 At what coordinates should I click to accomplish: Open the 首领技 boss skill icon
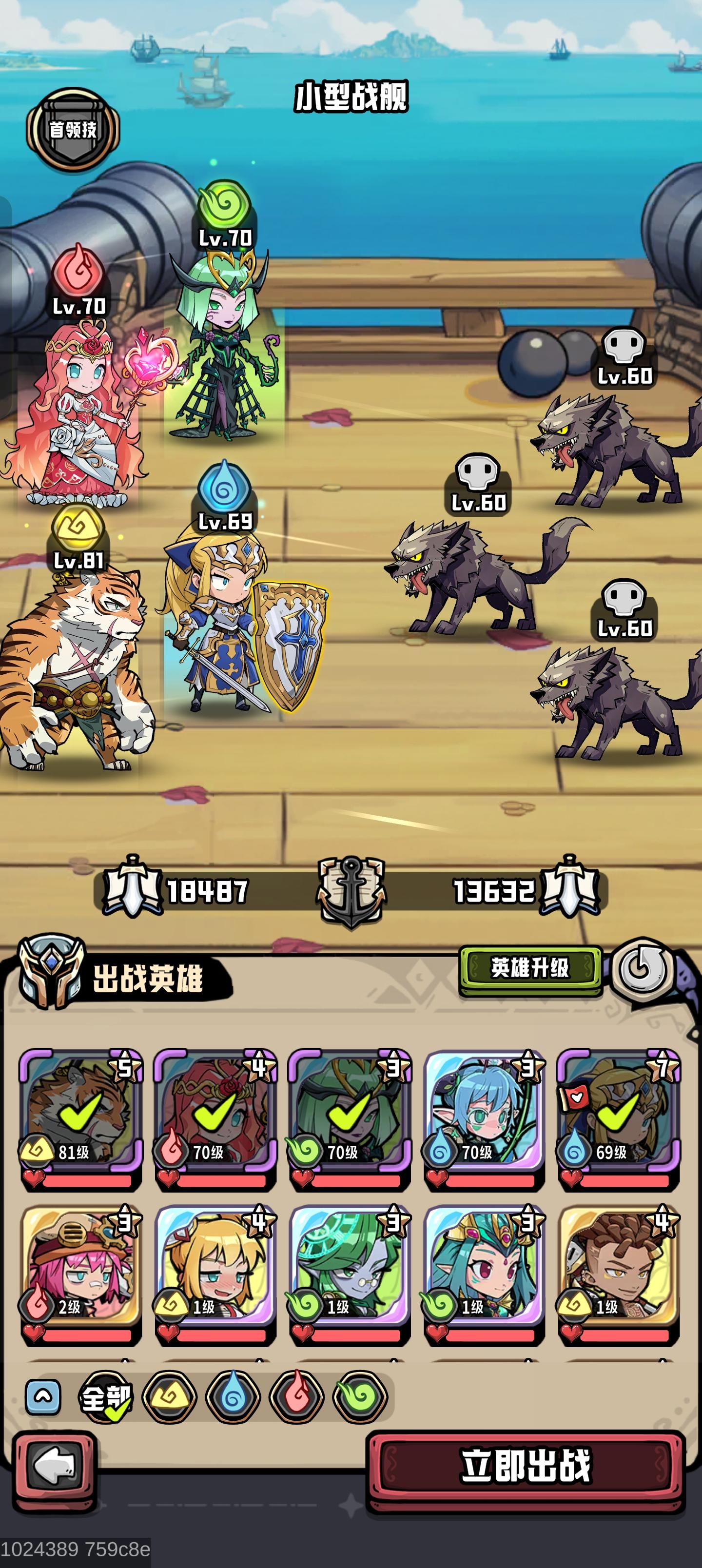(73, 128)
